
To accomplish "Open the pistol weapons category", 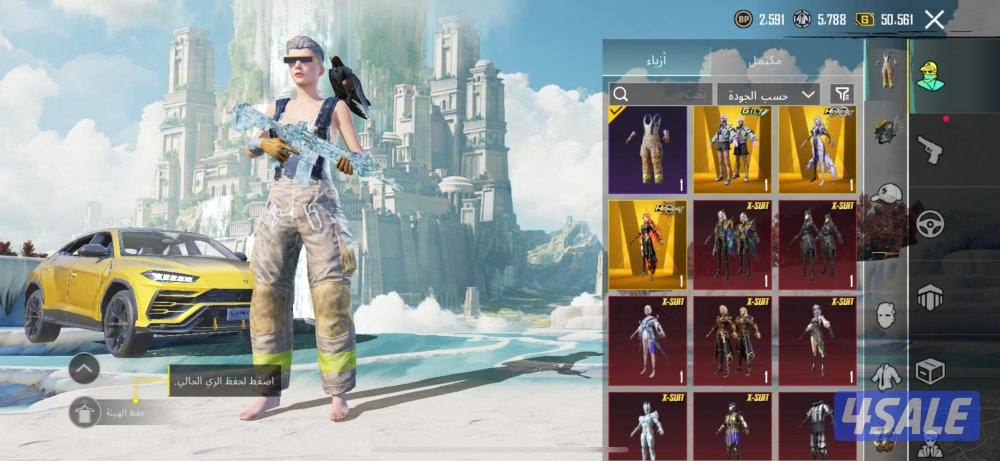I will point(931,150).
